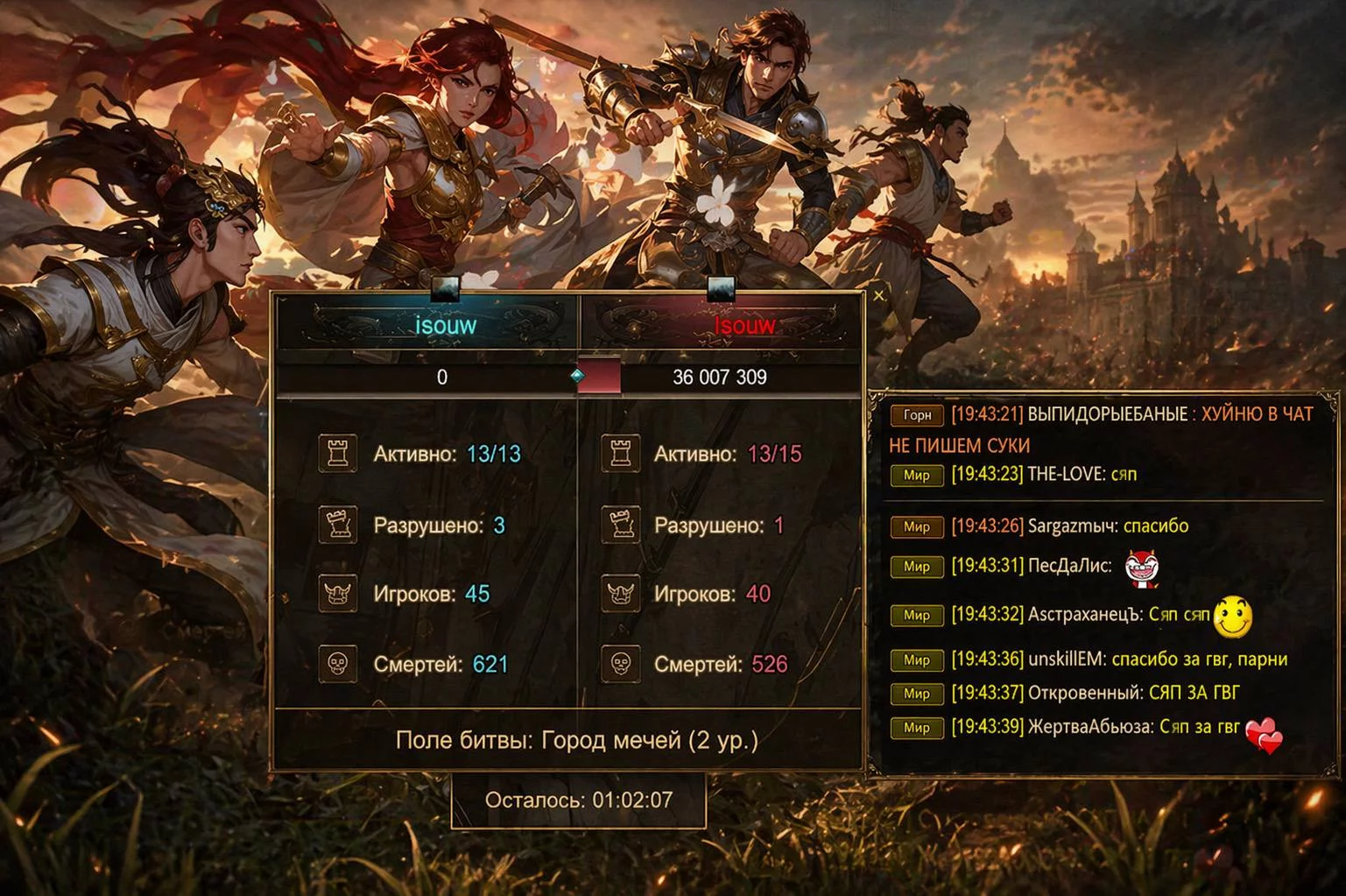Click the emblem above the blue guild
Viewport: 1346px width, 896px height.
[446, 287]
